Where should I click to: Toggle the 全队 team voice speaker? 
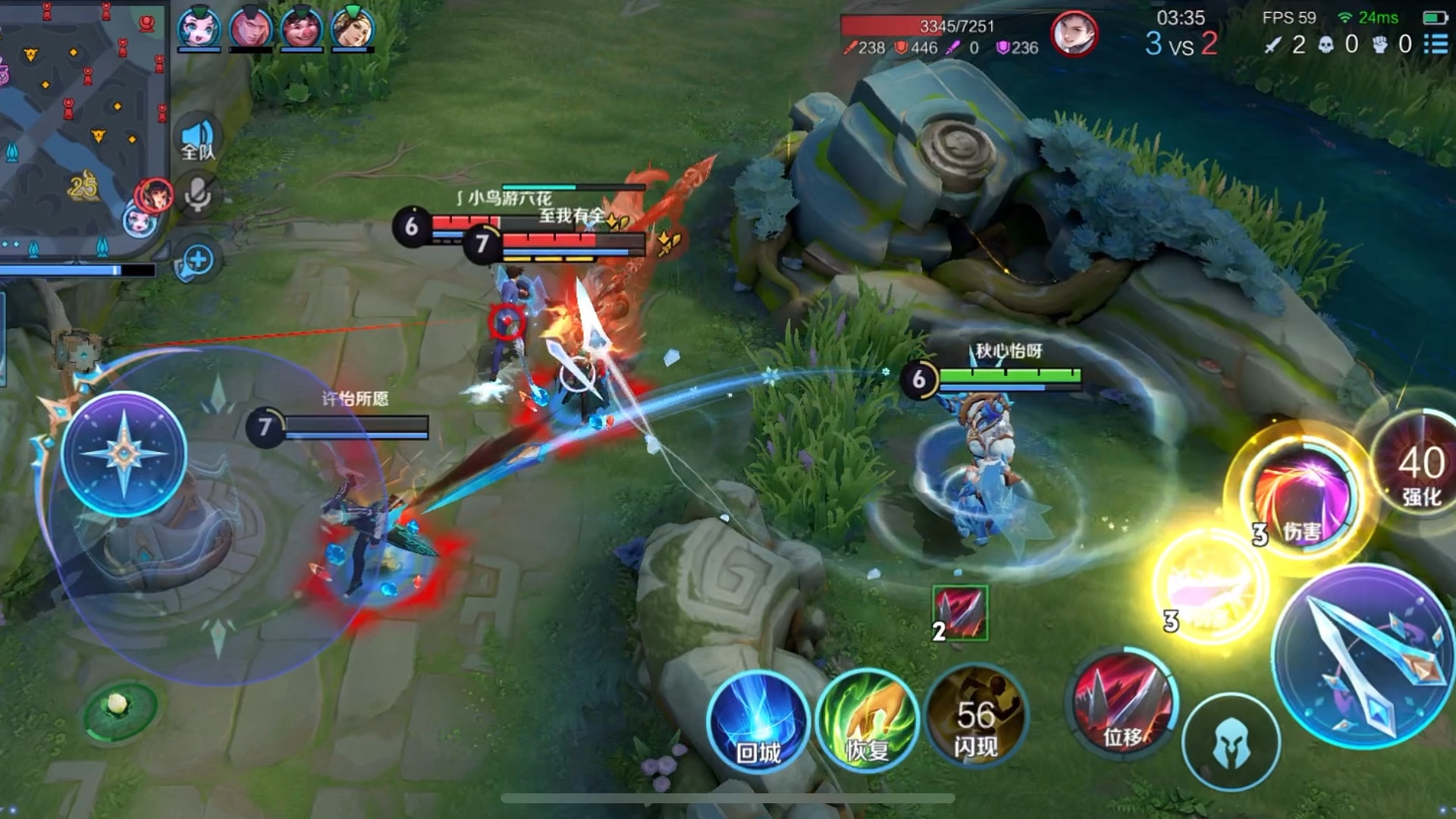click(199, 141)
